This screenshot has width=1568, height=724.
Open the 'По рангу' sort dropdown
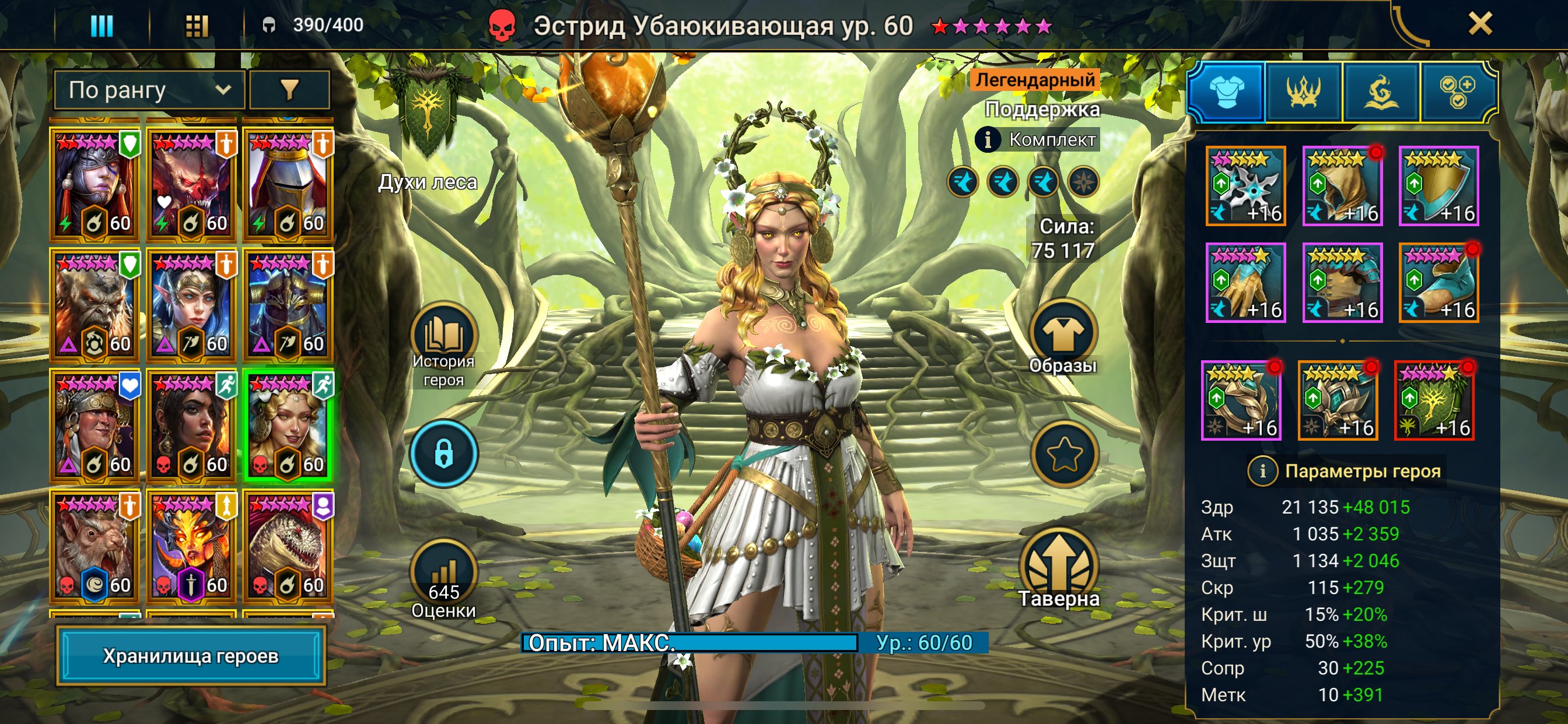pyautogui.click(x=149, y=90)
